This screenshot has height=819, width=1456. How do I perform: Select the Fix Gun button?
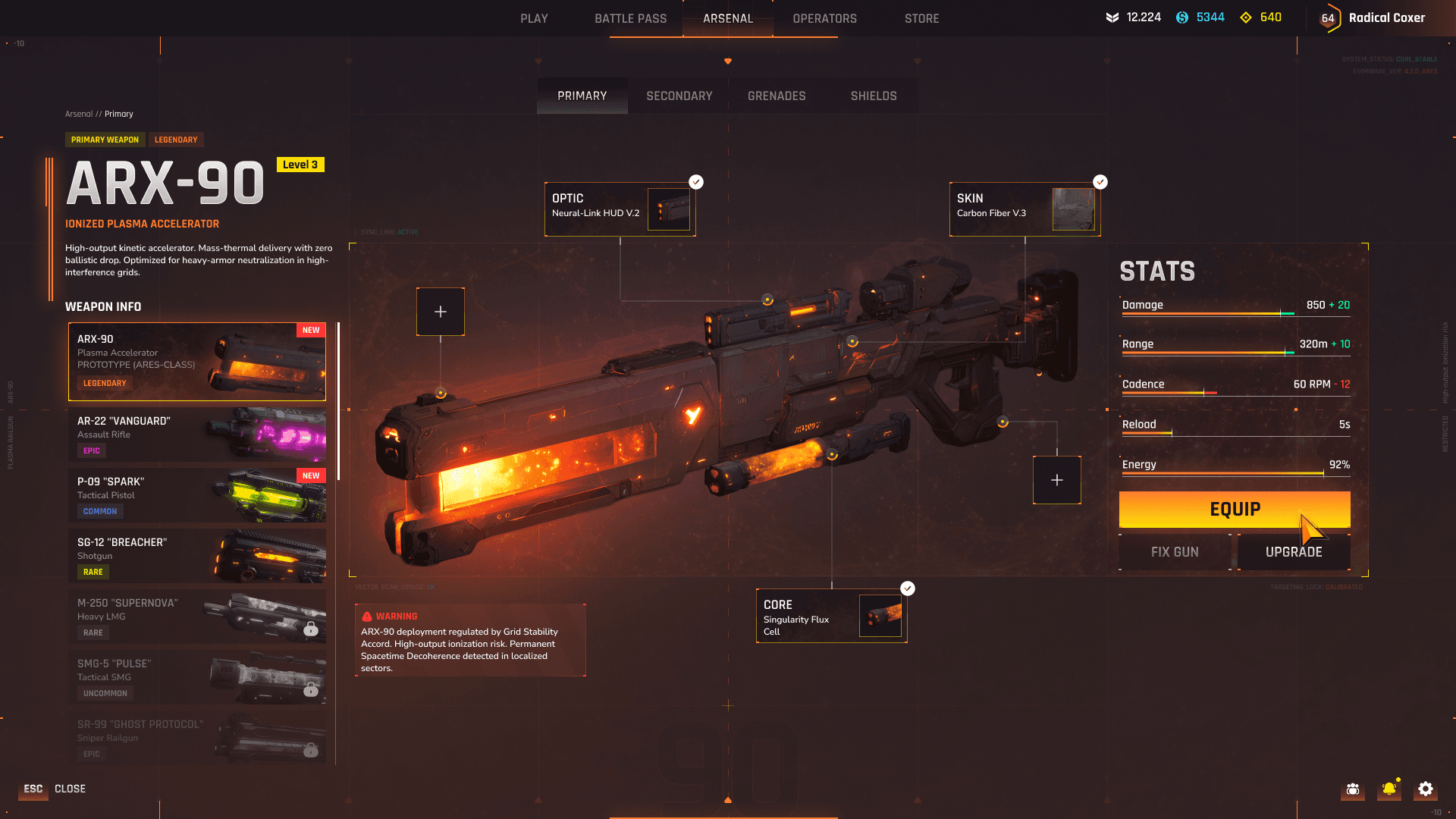pyautogui.click(x=1175, y=552)
